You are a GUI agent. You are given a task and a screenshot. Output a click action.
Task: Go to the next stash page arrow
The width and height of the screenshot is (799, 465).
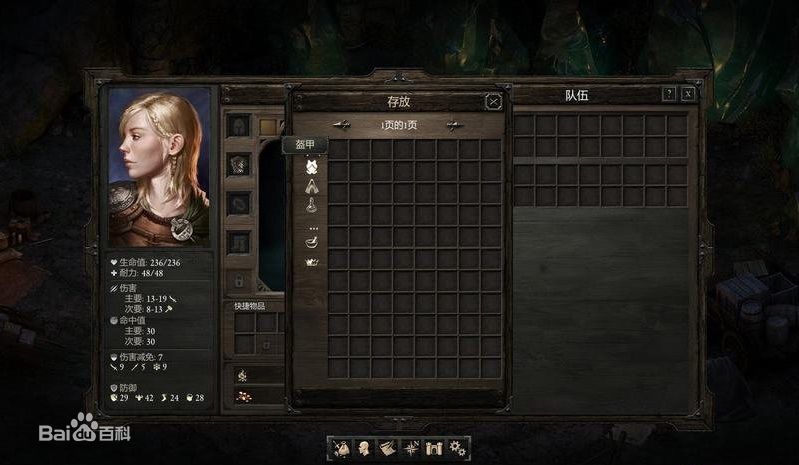coord(454,125)
